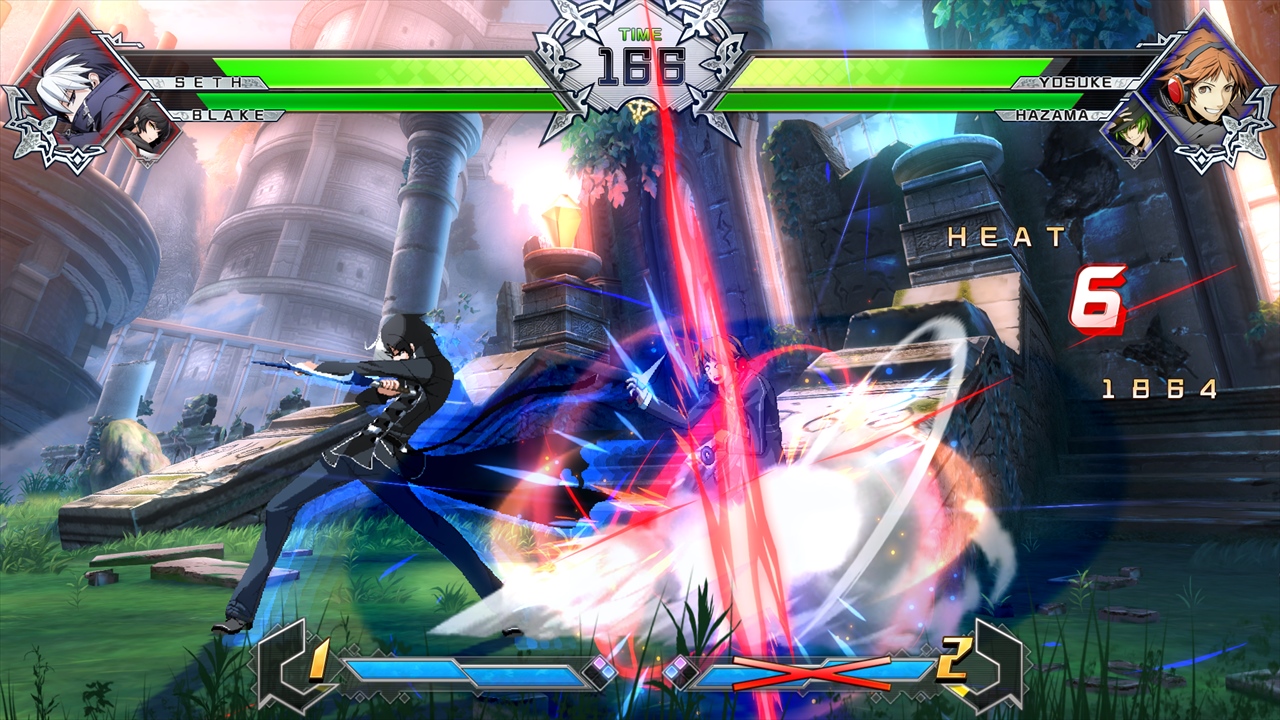This screenshot has width=1280, height=720.
Task: Click the YOSUKE name label
Action: tap(1075, 83)
